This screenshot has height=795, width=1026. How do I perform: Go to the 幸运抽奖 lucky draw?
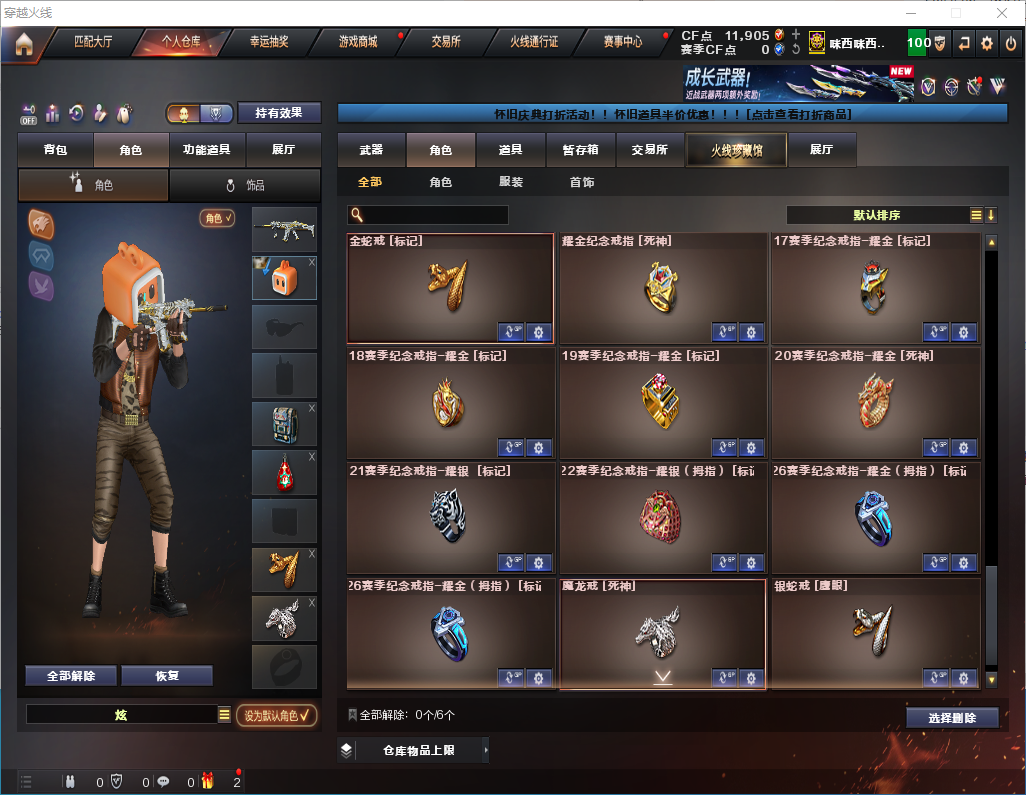[x=268, y=43]
